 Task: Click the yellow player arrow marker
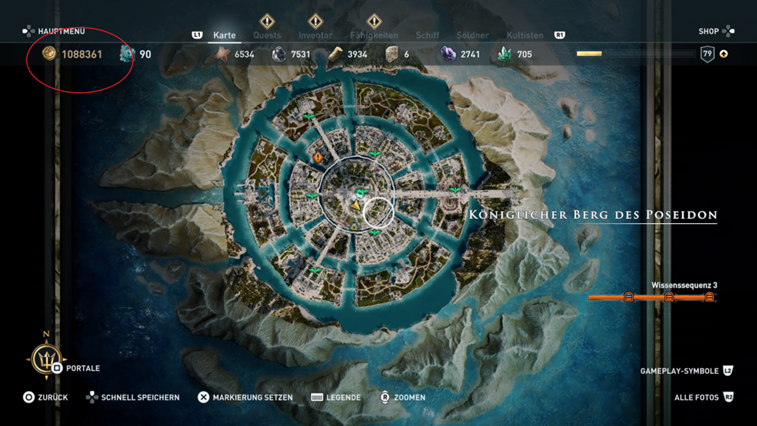(354, 204)
